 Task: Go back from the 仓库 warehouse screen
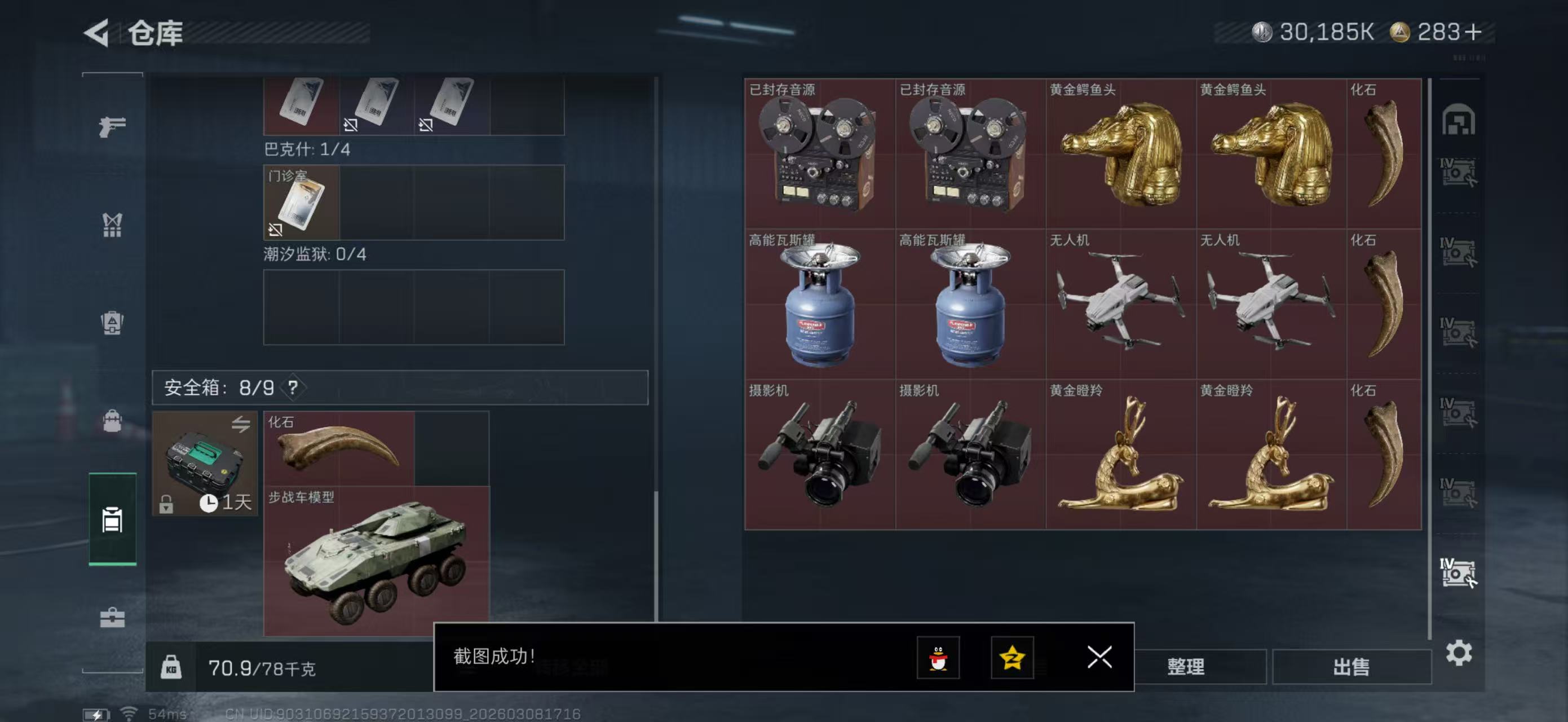pyautogui.click(x=98, y=32)
